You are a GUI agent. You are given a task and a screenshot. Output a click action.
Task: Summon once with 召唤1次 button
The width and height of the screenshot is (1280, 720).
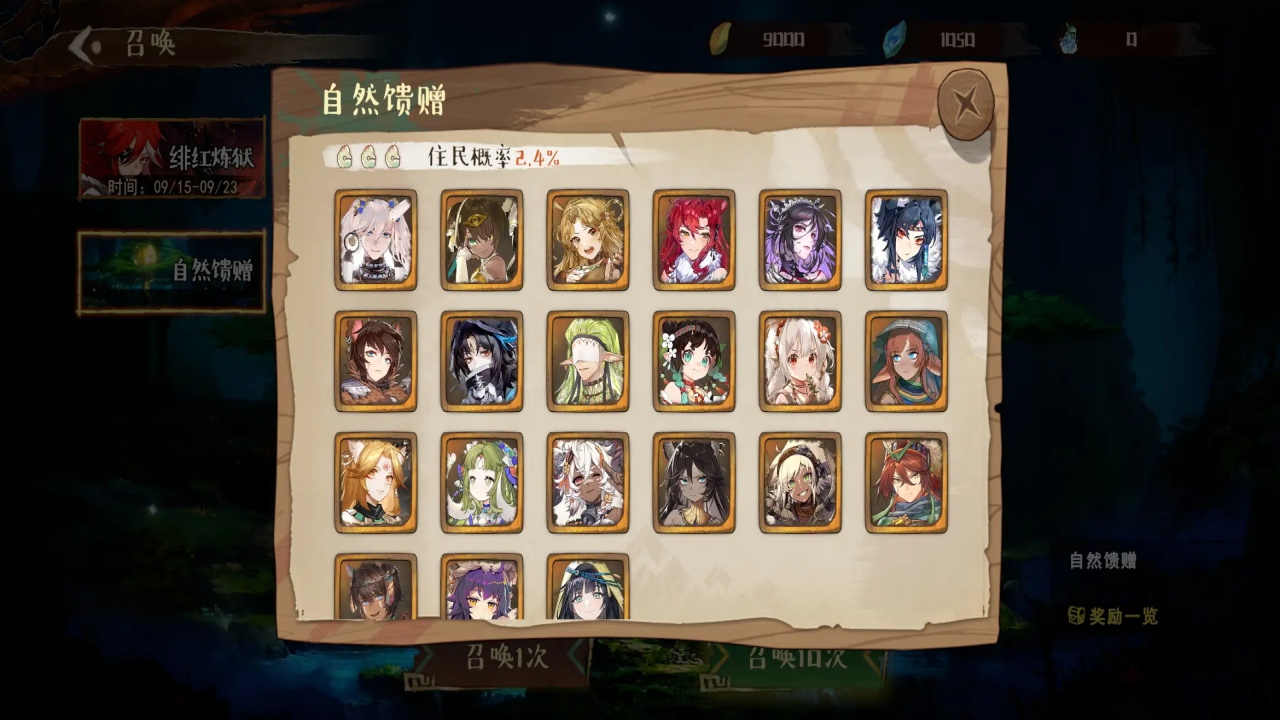[x=506, y=658]
